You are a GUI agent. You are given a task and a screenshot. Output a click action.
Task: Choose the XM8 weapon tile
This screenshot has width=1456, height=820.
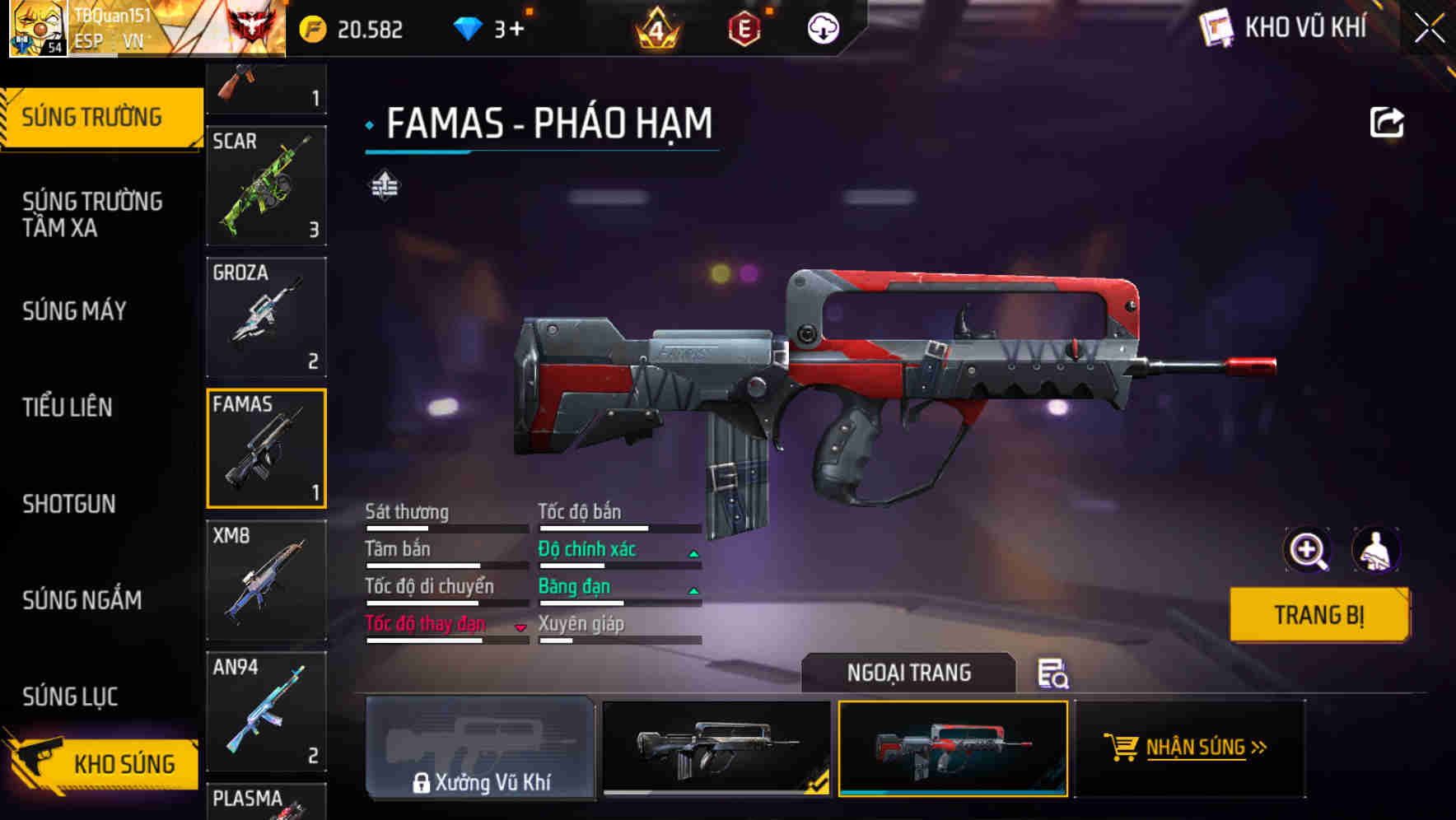pyautogui.click(x=266, y=580)
